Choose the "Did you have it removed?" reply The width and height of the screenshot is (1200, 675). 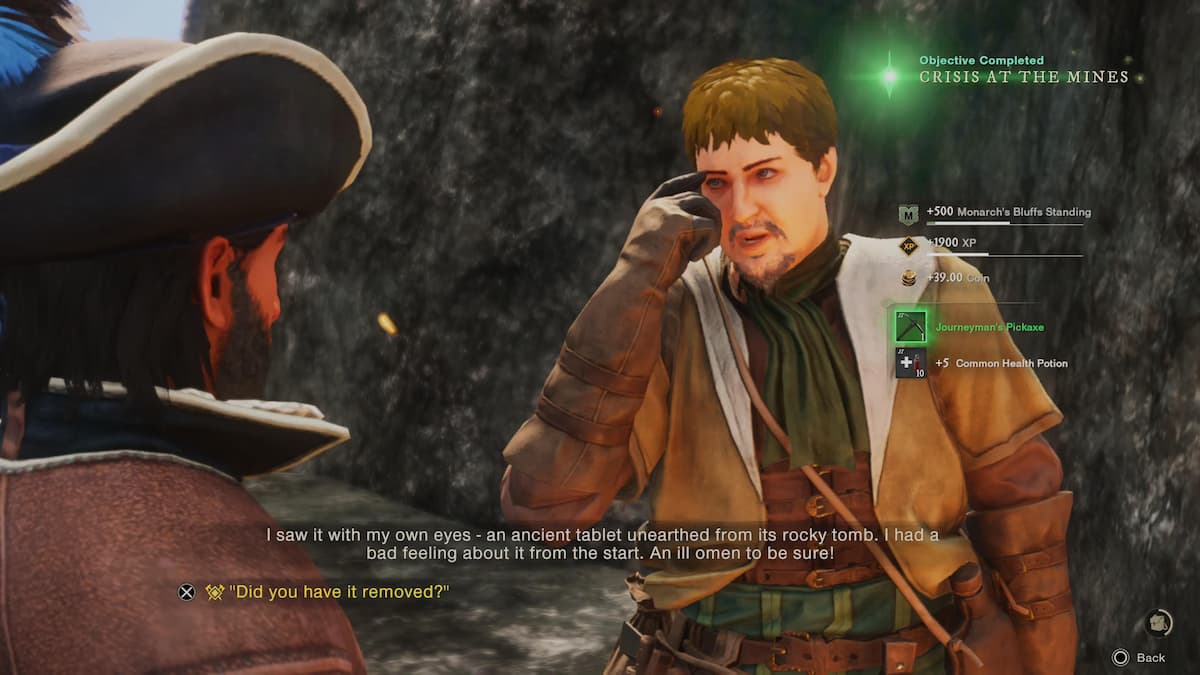click(x=338, y=592)
